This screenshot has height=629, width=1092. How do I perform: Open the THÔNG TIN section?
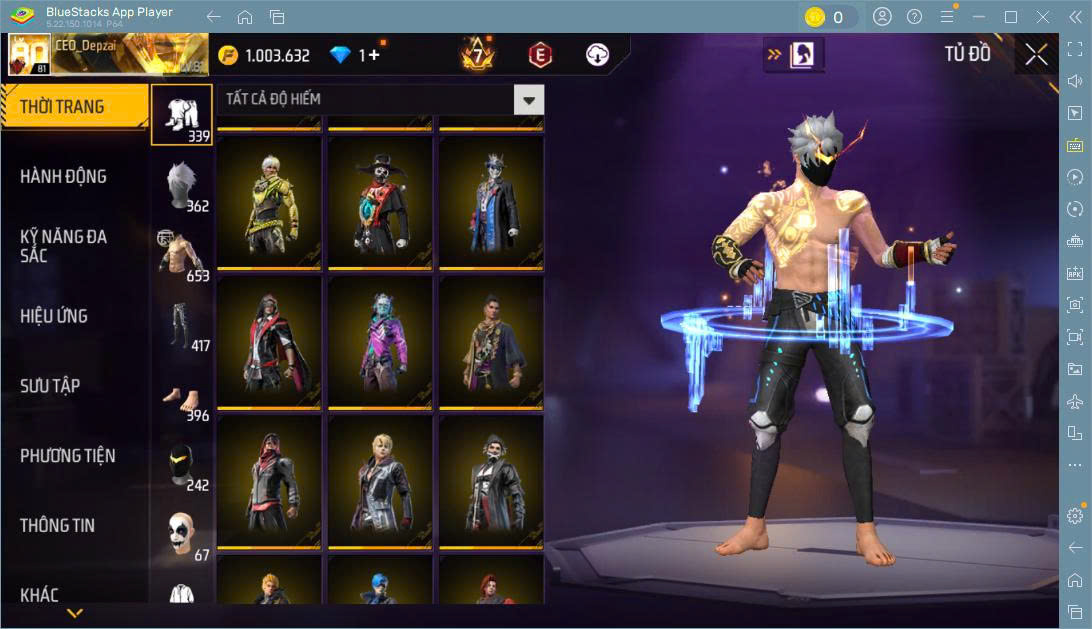coord(57,525)
